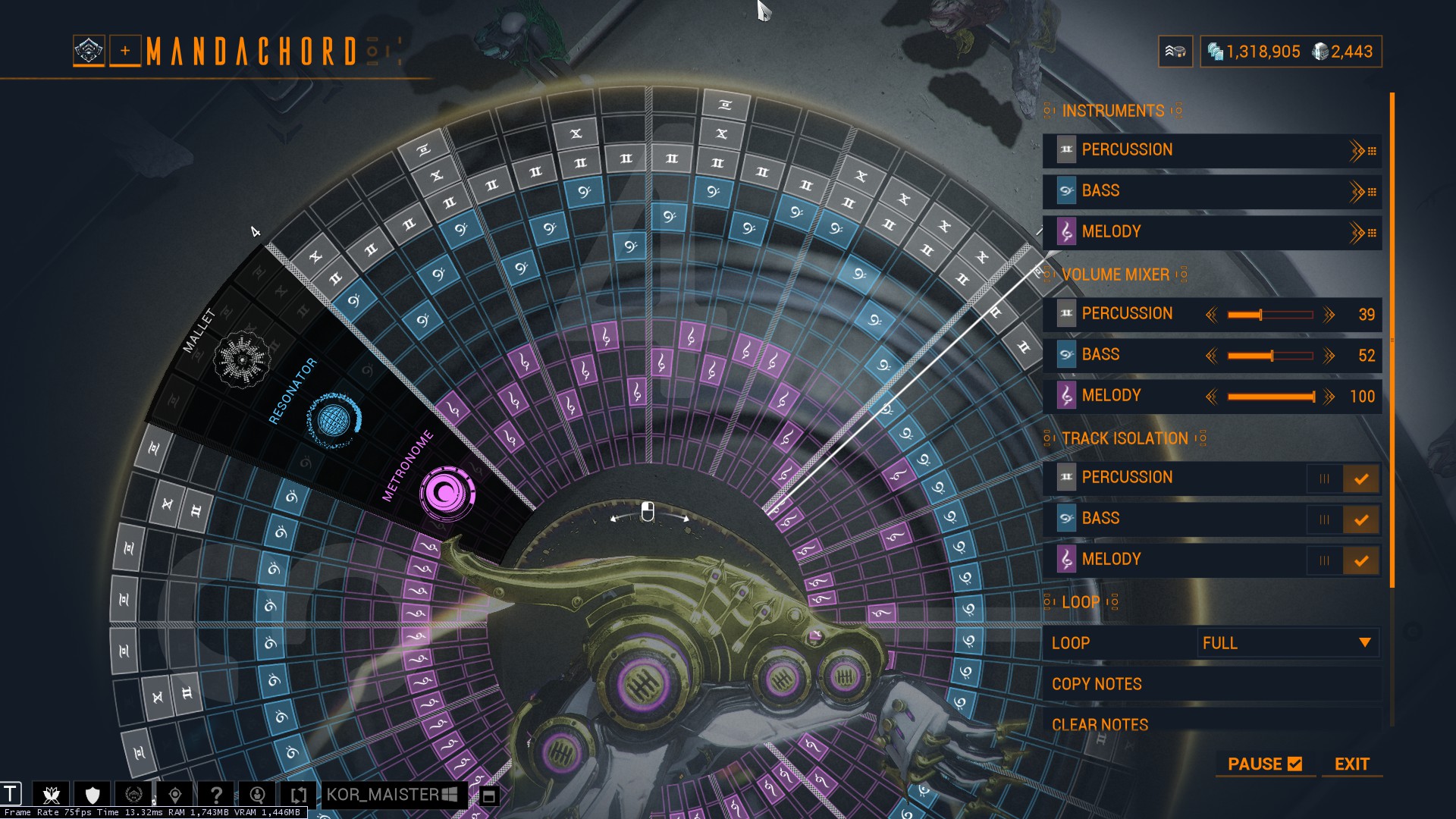The width and height of the screenshot is (1456, 819).
Task: Exit the Mandachord screen
Action: (x=1351, y=764)
